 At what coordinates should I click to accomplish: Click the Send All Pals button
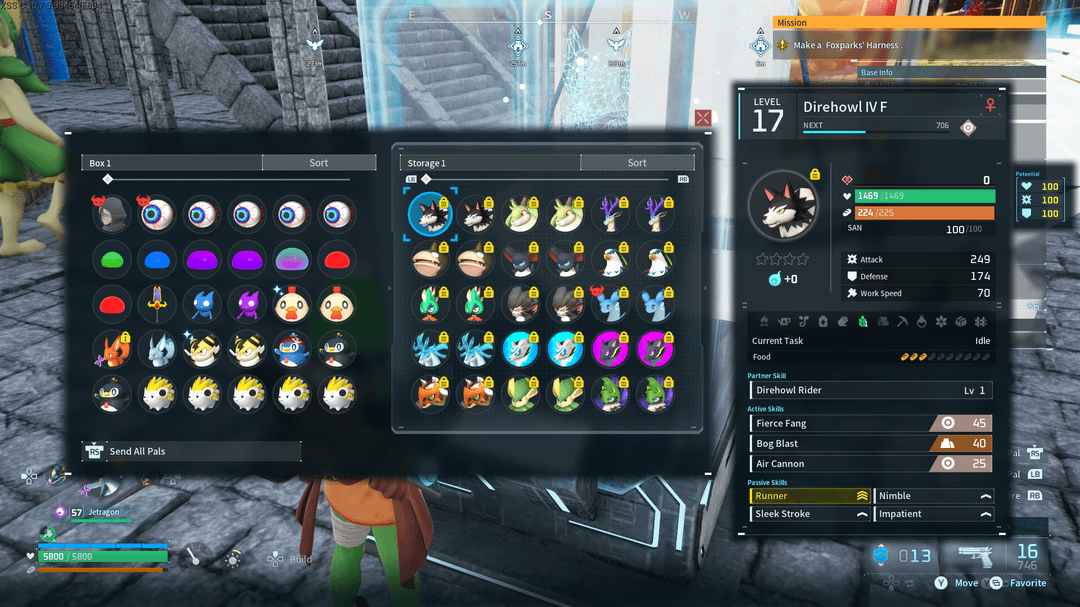tap(190, 451)
